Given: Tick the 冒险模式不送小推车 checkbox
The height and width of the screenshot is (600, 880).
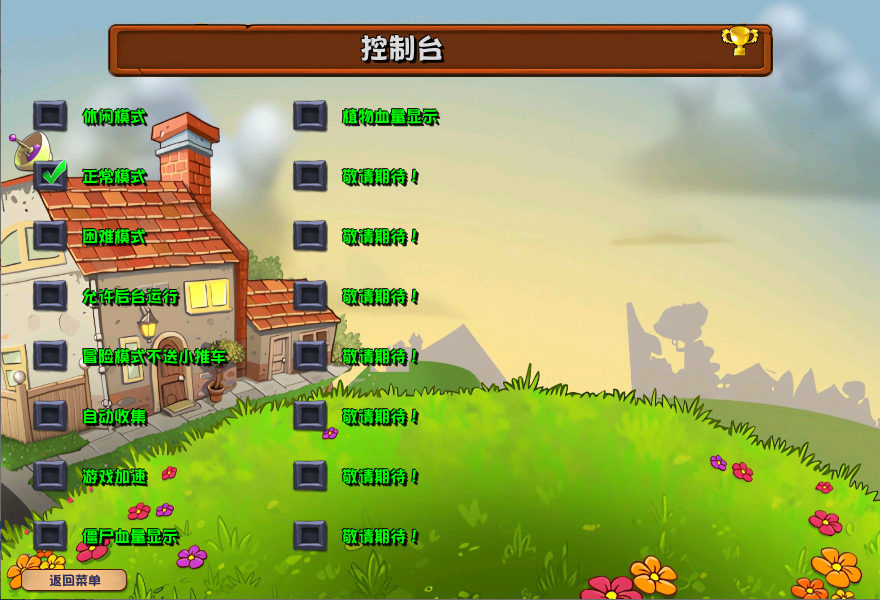Looking at the screenshot, I should 50,355.
